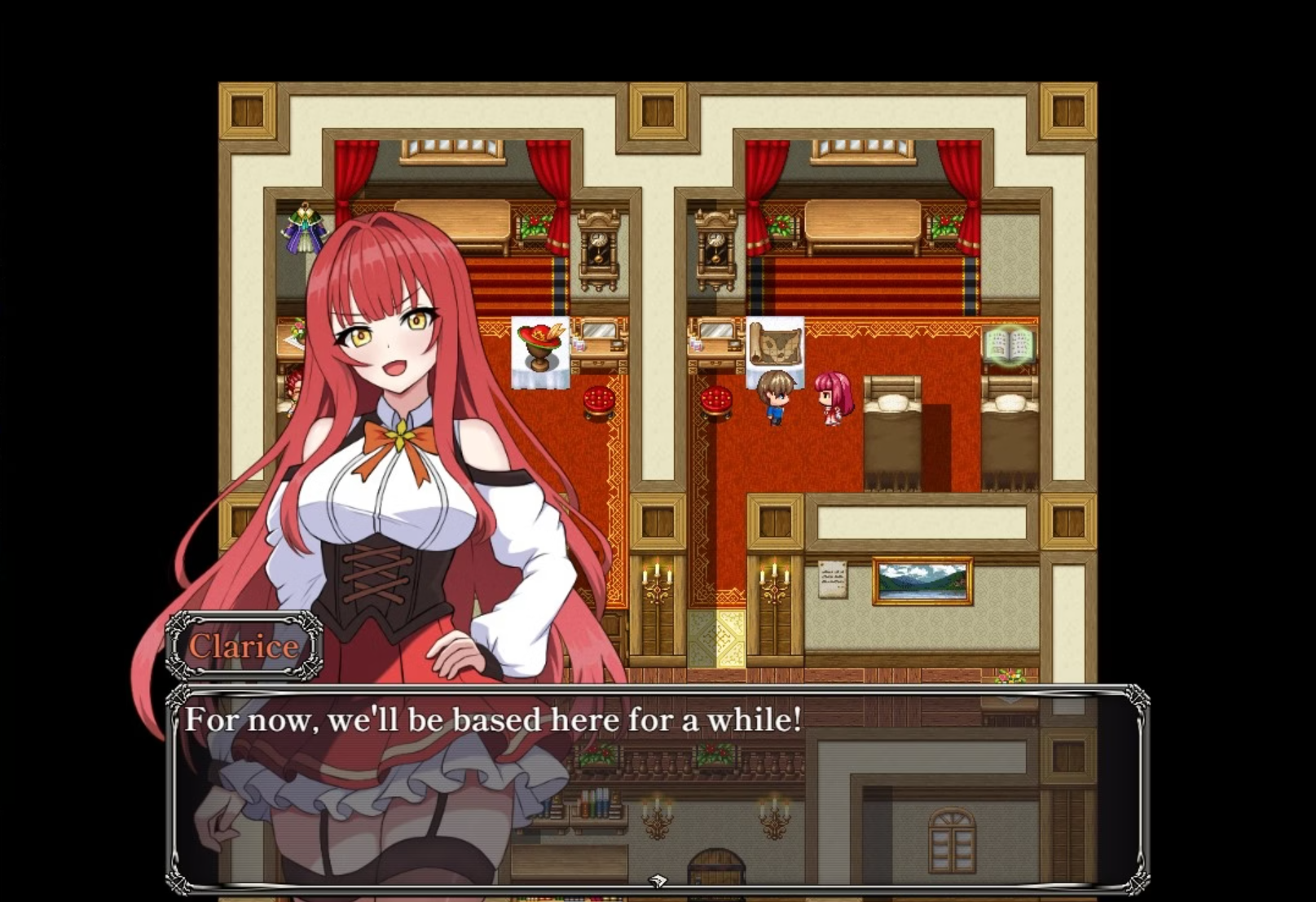Click the dialogue continue arrow
Viewport: 1316px width, 902px height.
click(657, 880)
